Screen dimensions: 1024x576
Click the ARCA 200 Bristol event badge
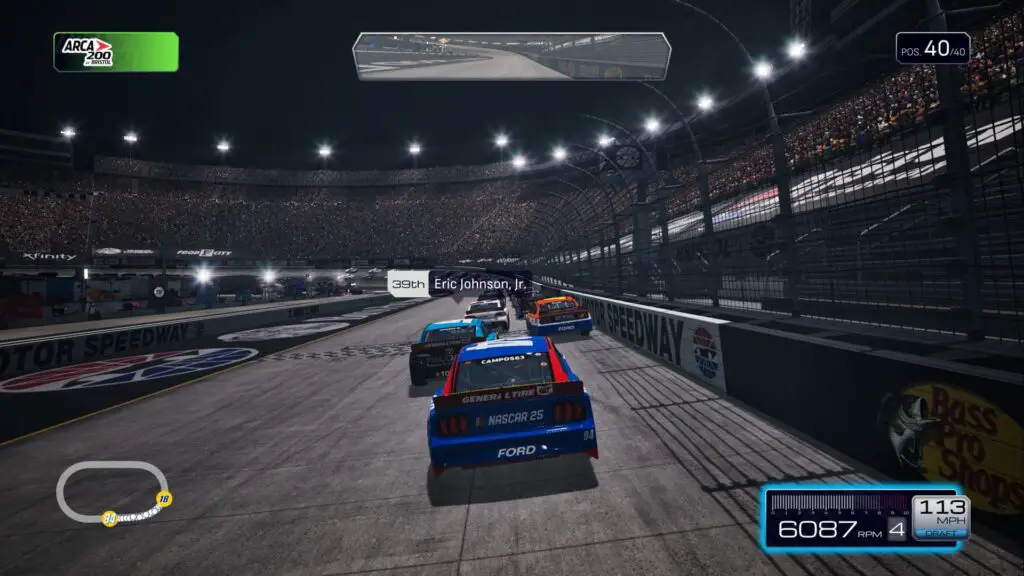click(116, 52)
